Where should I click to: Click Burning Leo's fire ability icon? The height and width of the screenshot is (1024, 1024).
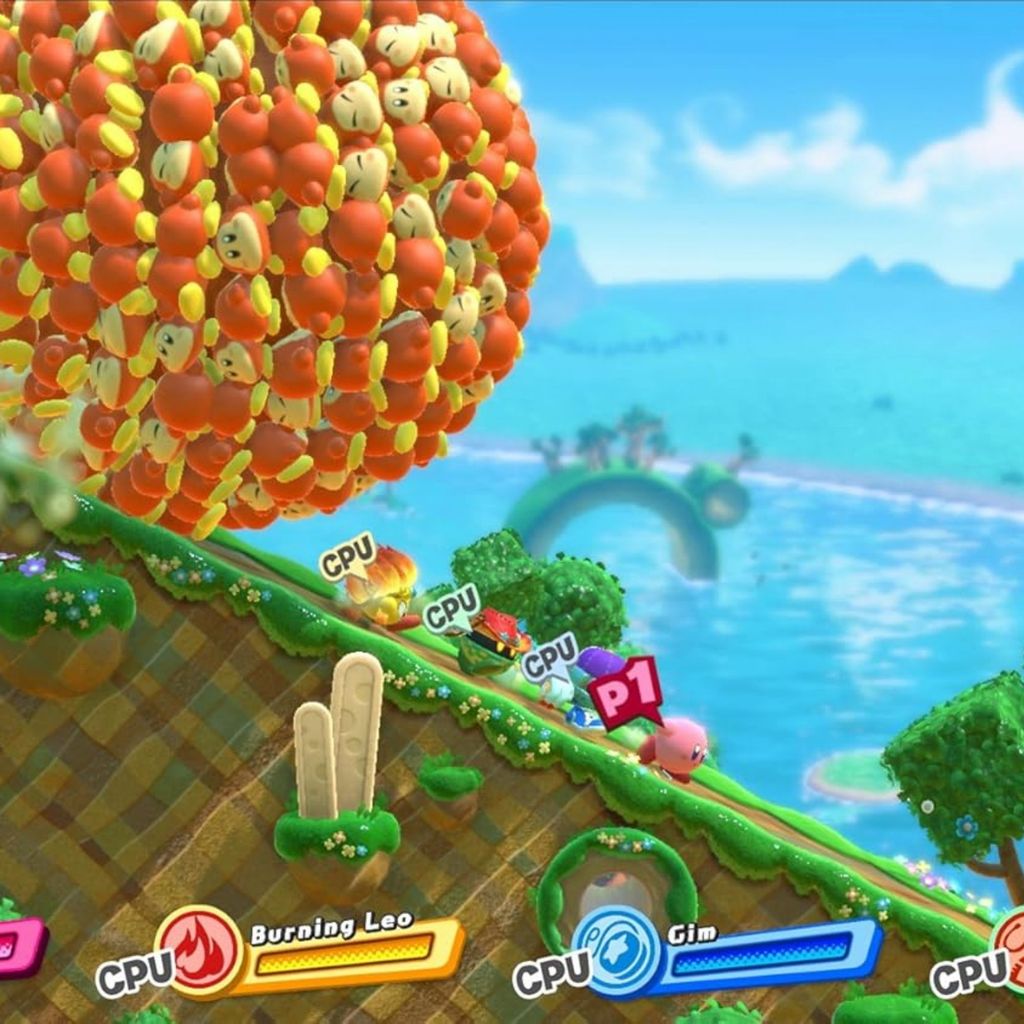click(197, 951)
